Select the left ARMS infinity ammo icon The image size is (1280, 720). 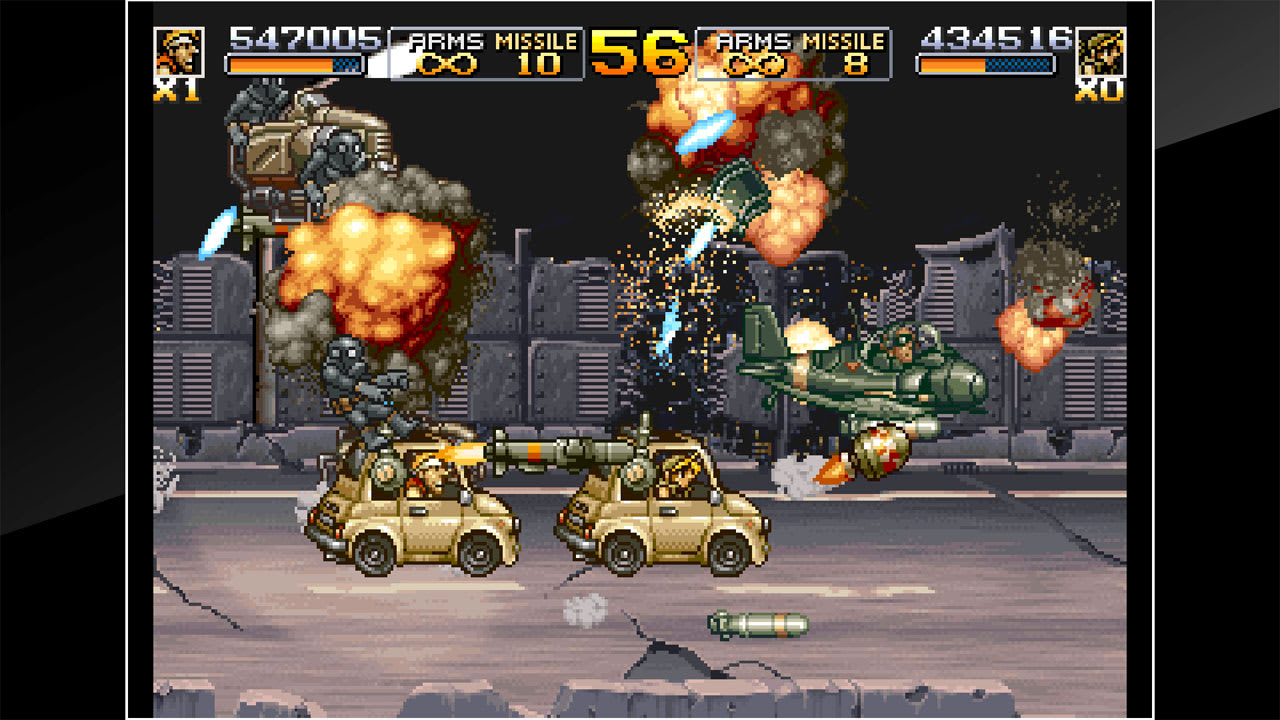(447, 66)
